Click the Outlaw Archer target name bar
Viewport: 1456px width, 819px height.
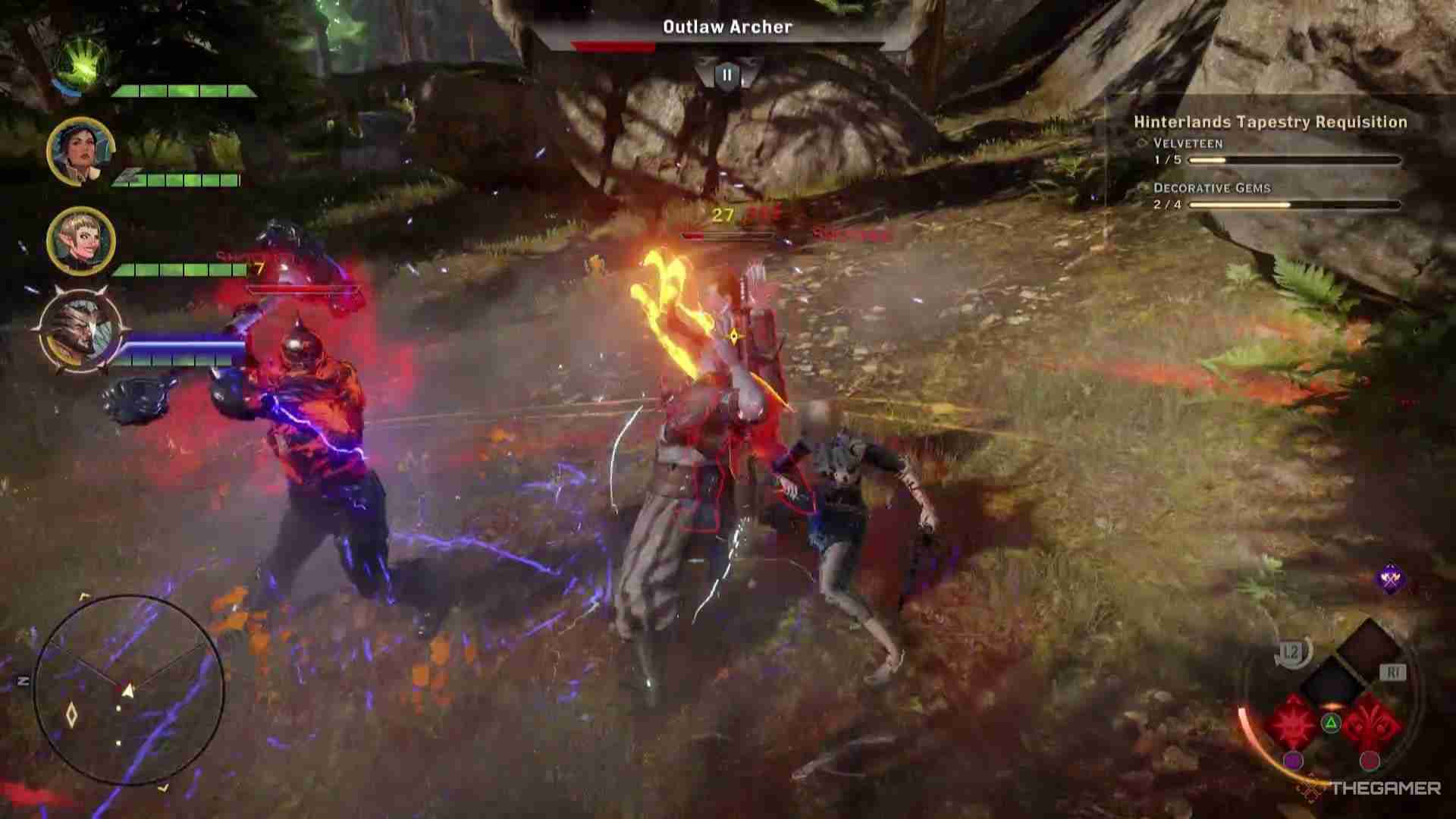click(x=727, y=28)
